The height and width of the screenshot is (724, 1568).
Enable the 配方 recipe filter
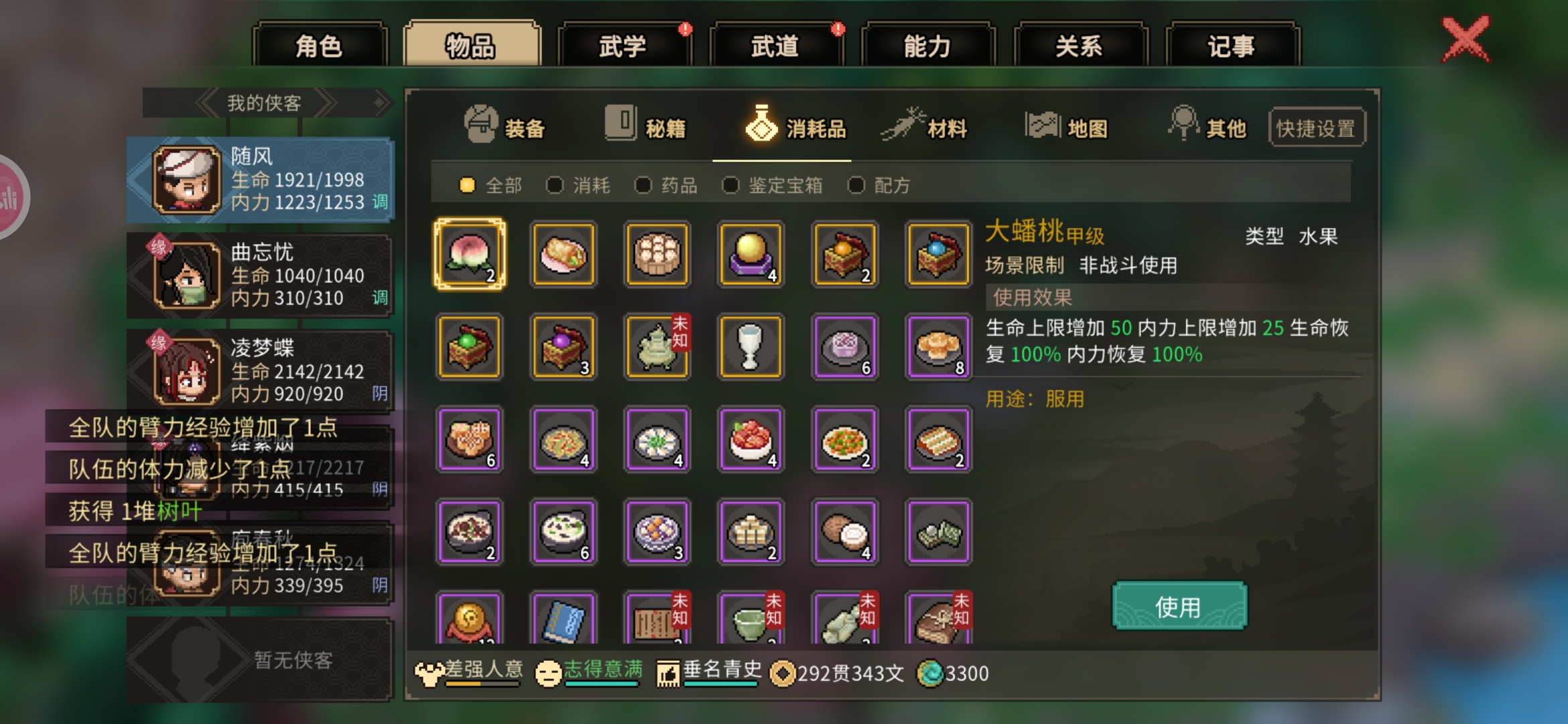tap(856, 186)
